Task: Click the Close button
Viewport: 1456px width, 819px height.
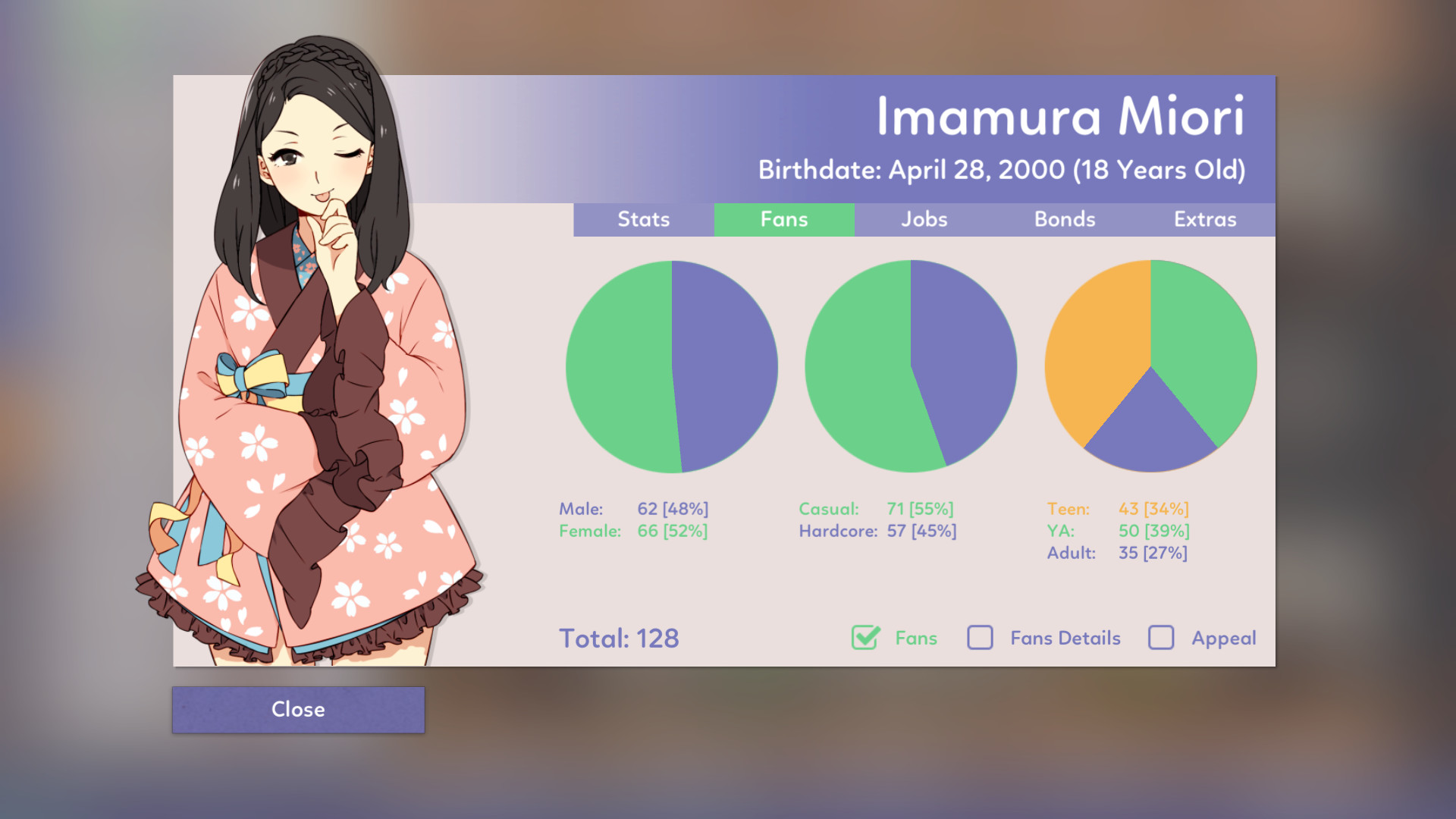Action: (x=298, y=710)
